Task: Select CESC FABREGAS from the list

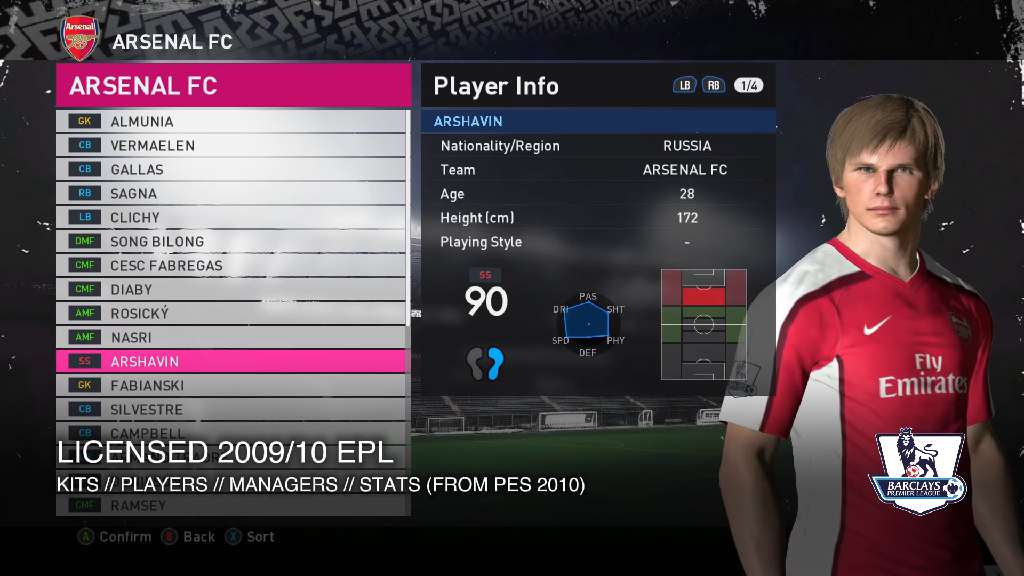Action: pos(232,265)
